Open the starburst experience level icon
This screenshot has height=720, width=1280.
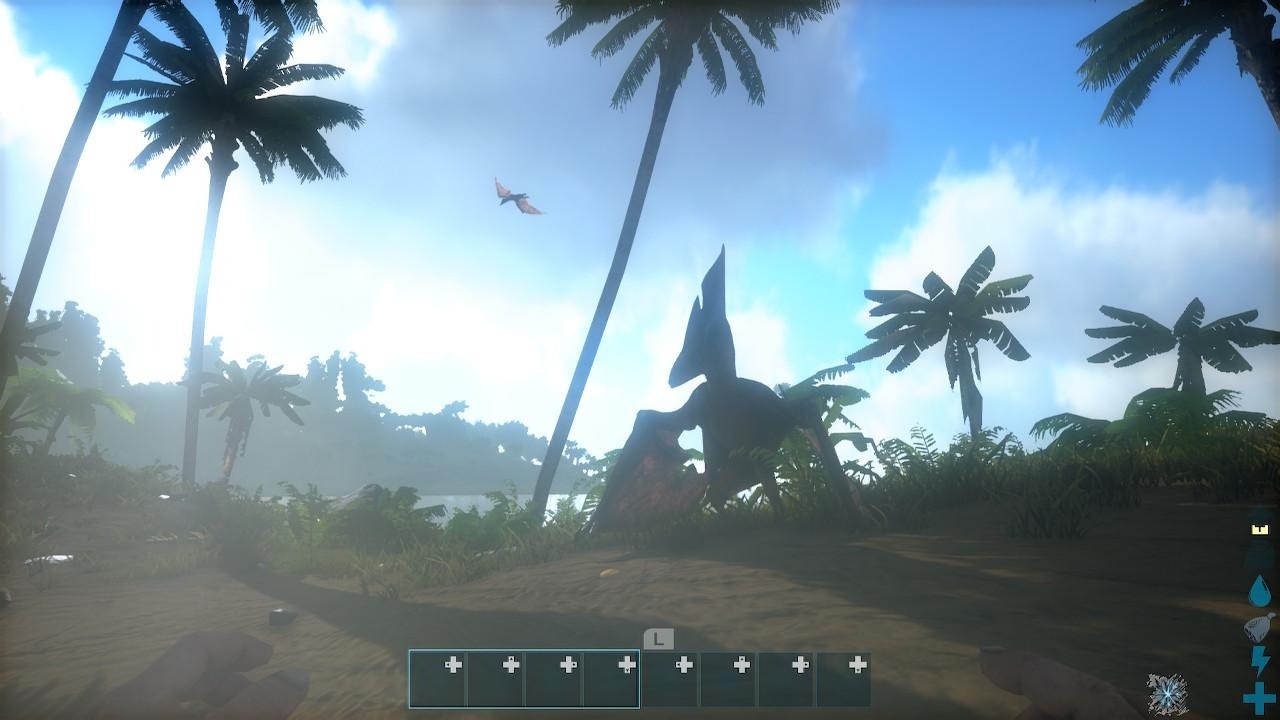click(x=1167, y=693)
